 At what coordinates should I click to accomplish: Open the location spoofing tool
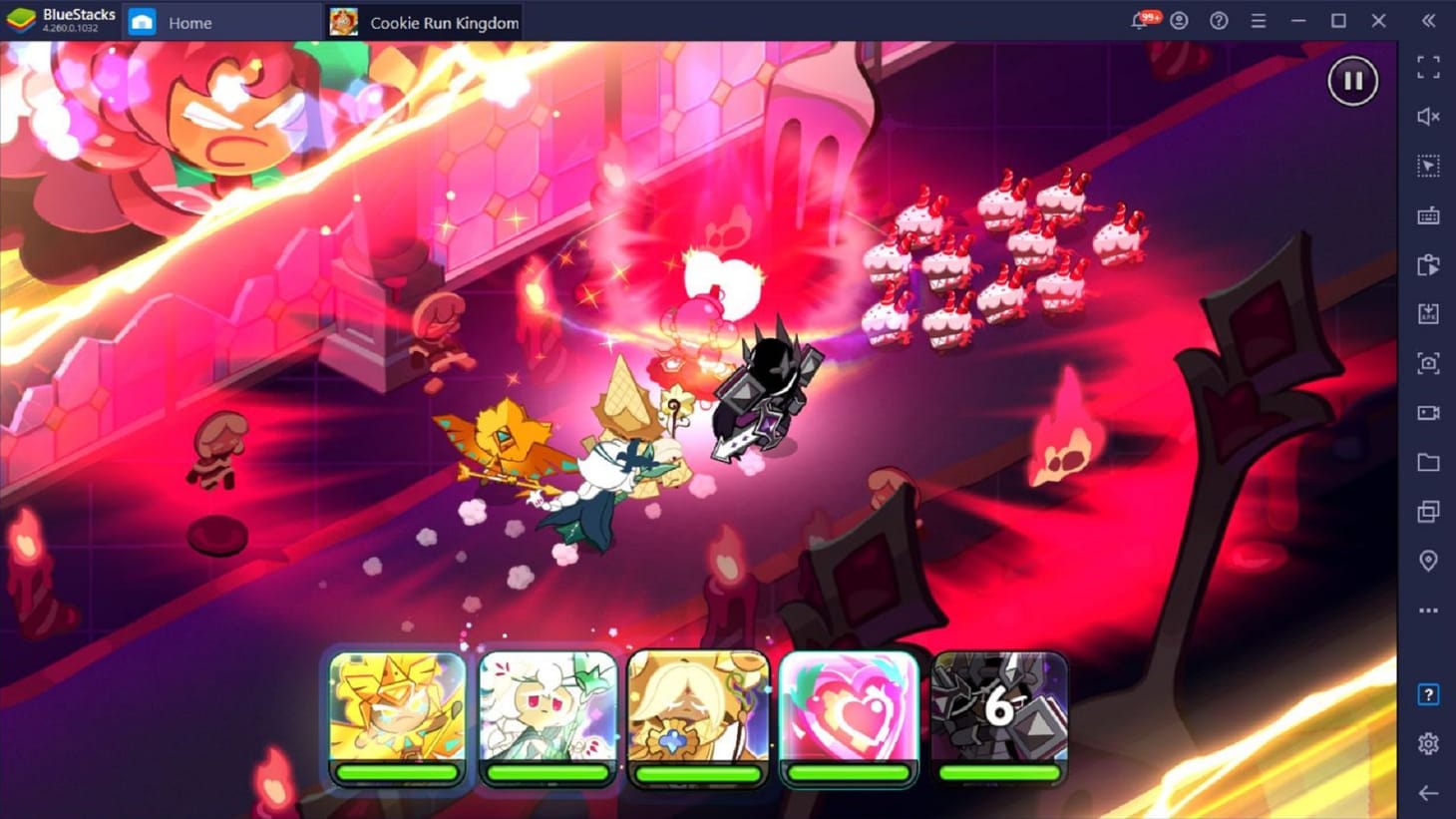click(x=1428, y=560)
